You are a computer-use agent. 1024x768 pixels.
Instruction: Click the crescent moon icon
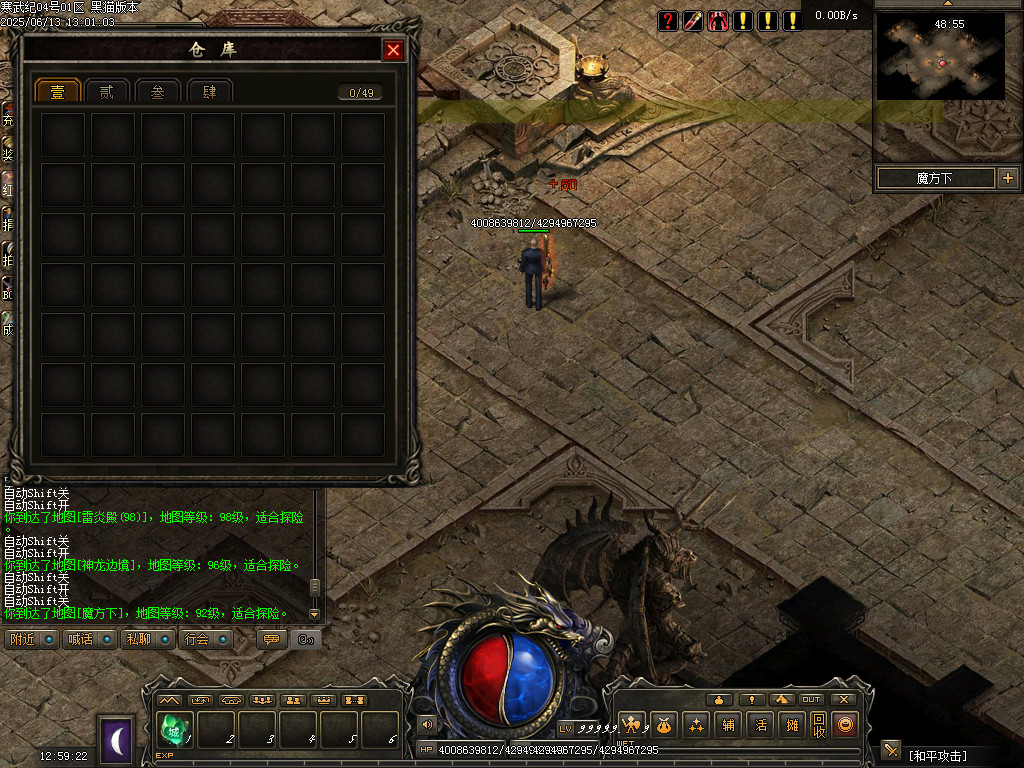[x=116, y=741]
